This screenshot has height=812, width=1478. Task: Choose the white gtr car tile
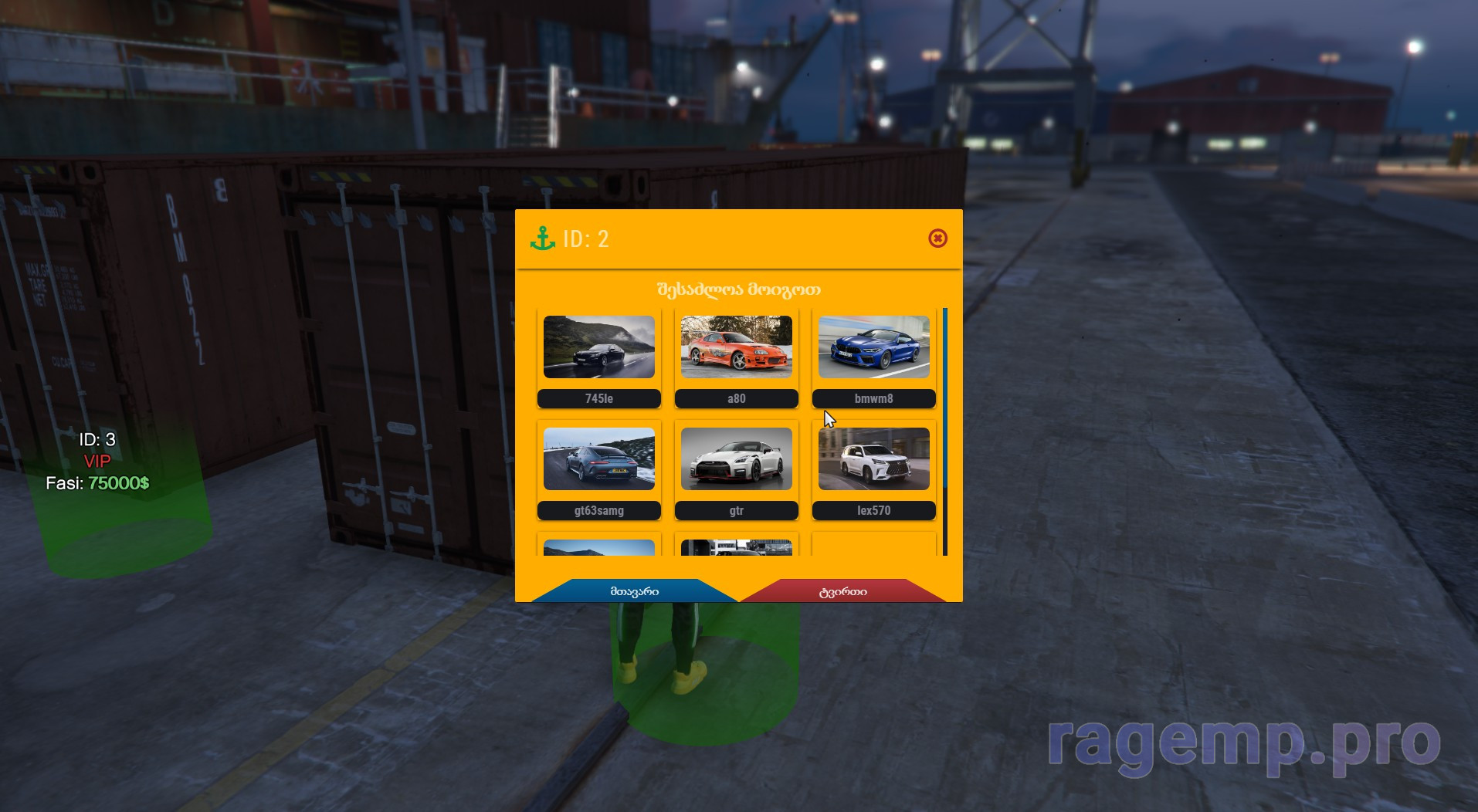(x=736, y=459)
